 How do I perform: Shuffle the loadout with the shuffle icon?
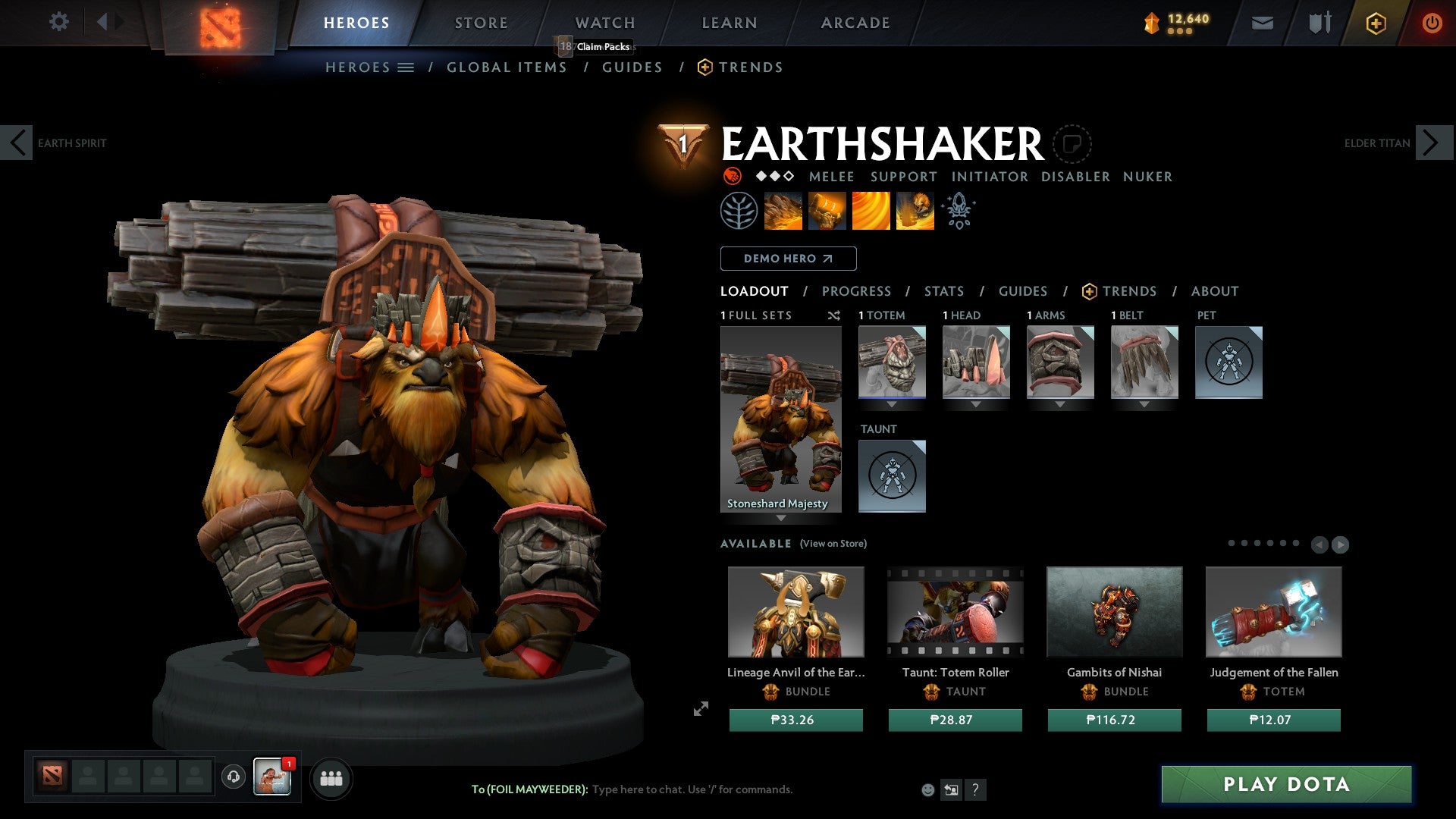(834, 315)
